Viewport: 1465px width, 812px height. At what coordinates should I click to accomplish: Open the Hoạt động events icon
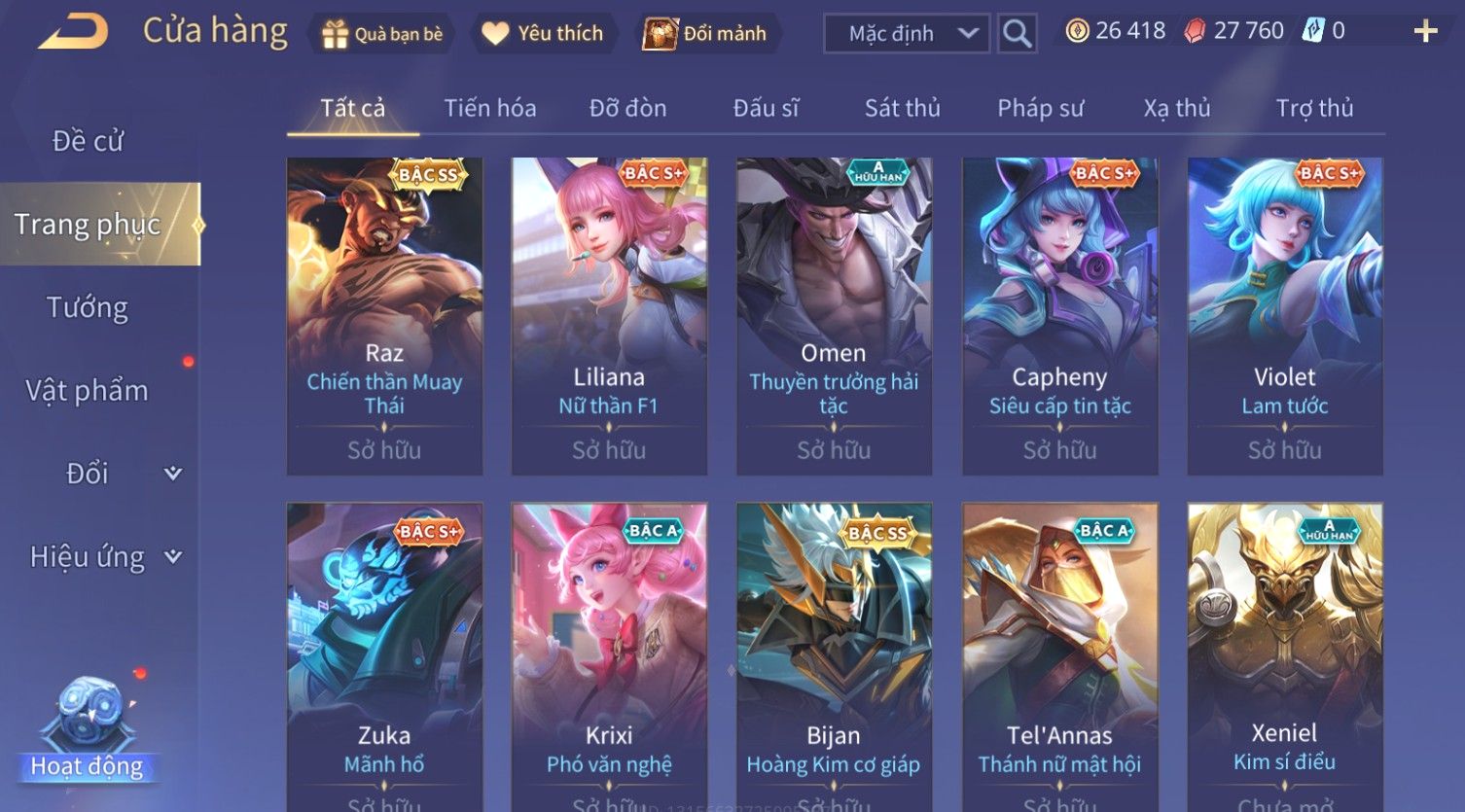click(x=88, y=729)
